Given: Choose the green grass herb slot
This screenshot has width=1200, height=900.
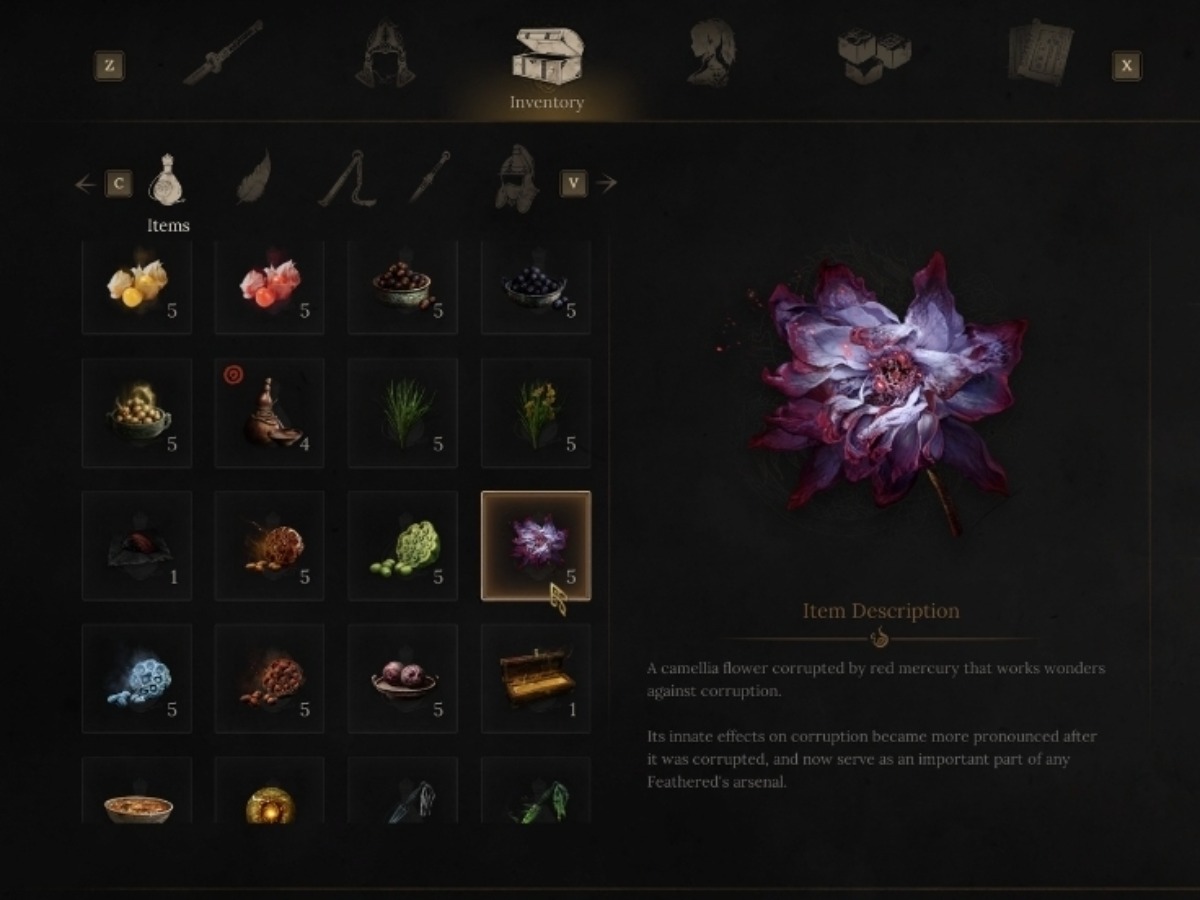Looking at the screenshot, I should 403,413.
